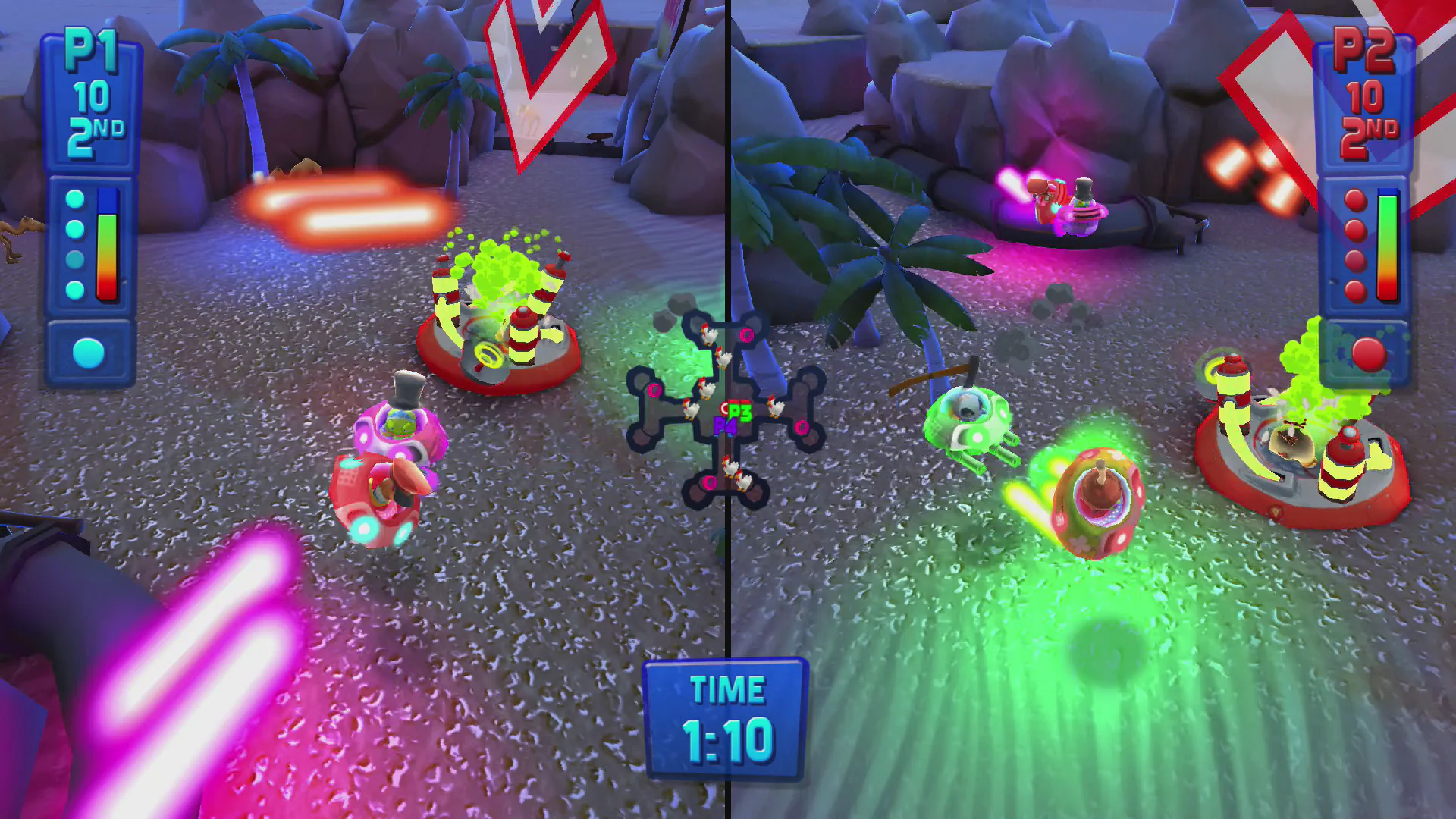The image size is (1456, 819).
Task: Select the P1 player badge
Action: (x=90, y=47)
